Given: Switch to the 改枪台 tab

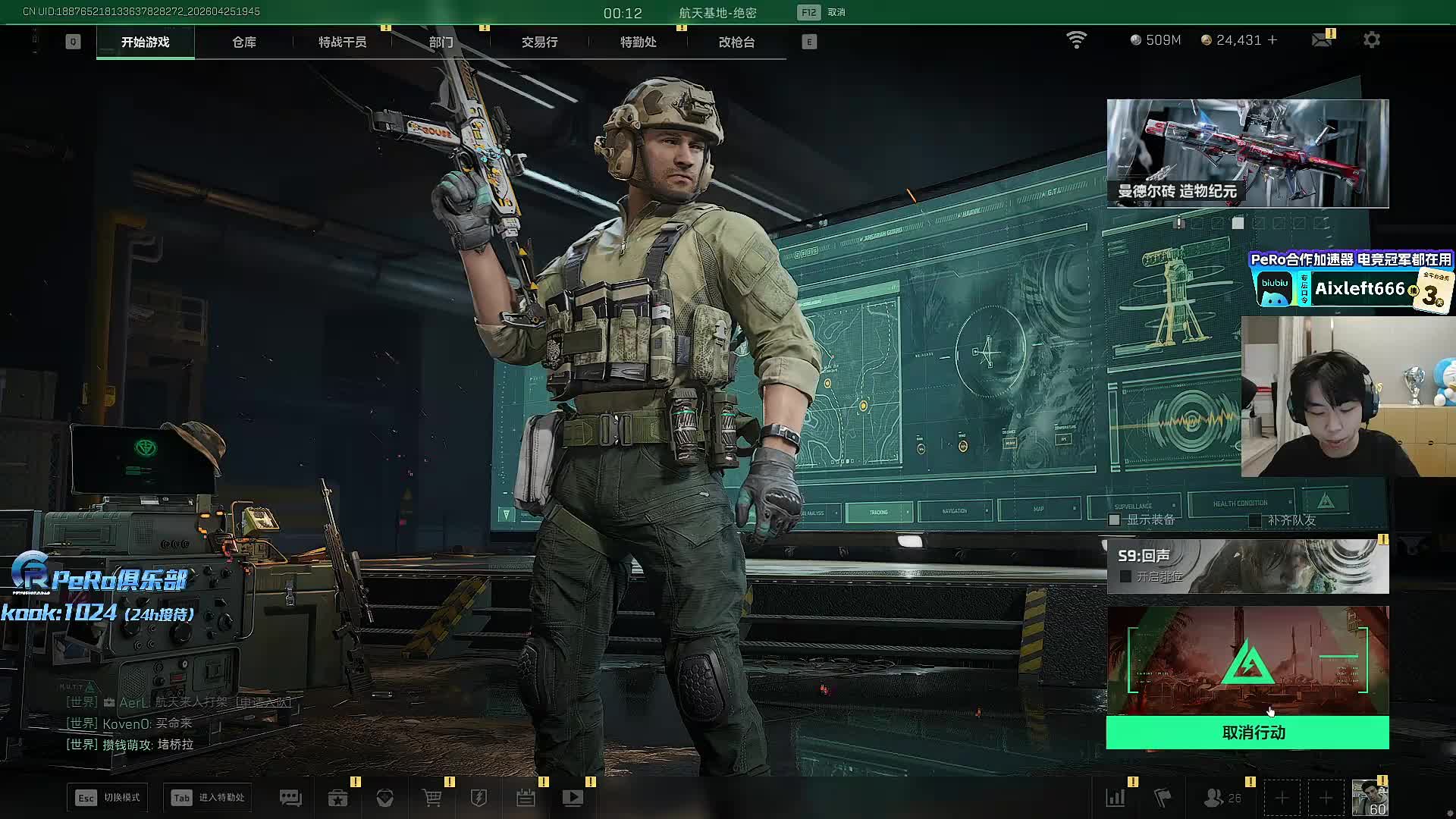Looking at the screenshot, I should point(736,42).
